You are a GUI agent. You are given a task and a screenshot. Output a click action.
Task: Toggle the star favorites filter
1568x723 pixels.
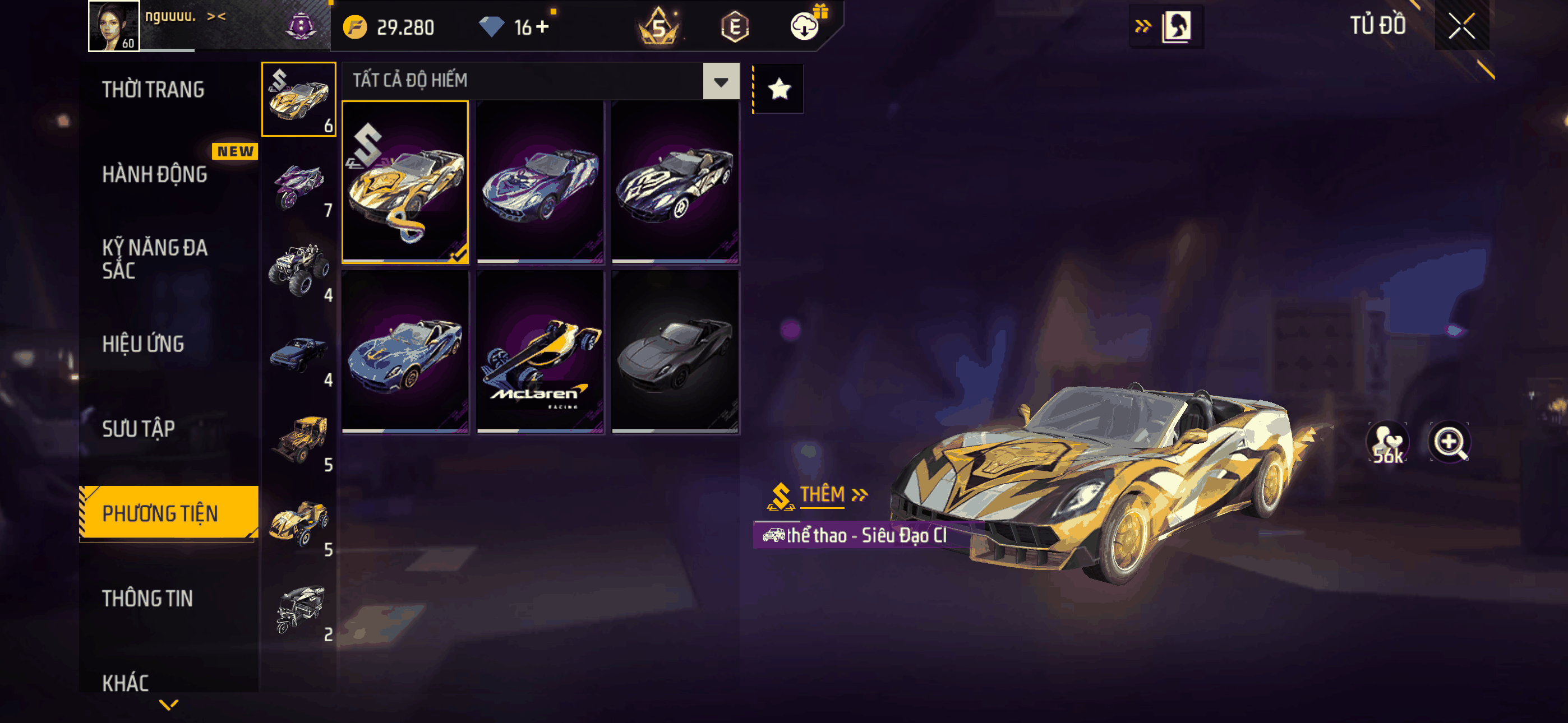779,90
